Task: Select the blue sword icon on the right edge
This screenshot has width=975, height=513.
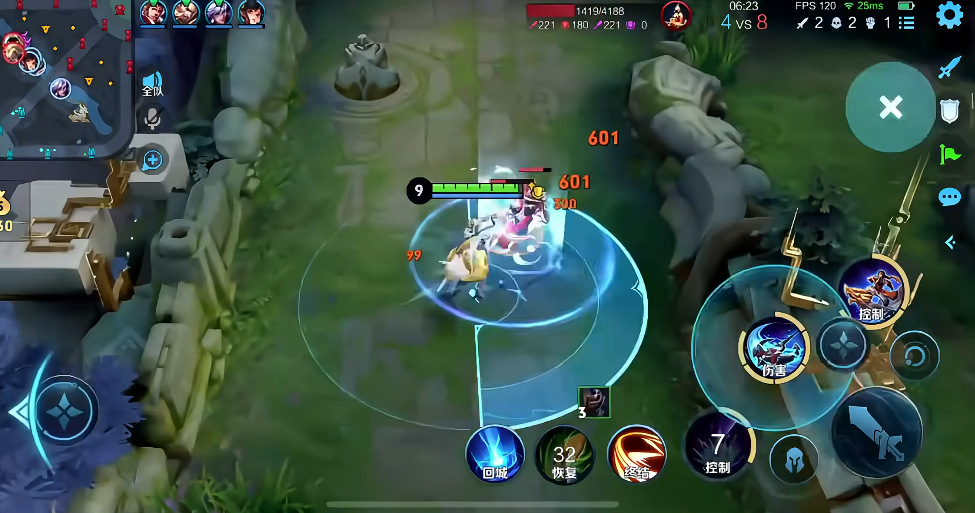Action: [949, 68]
